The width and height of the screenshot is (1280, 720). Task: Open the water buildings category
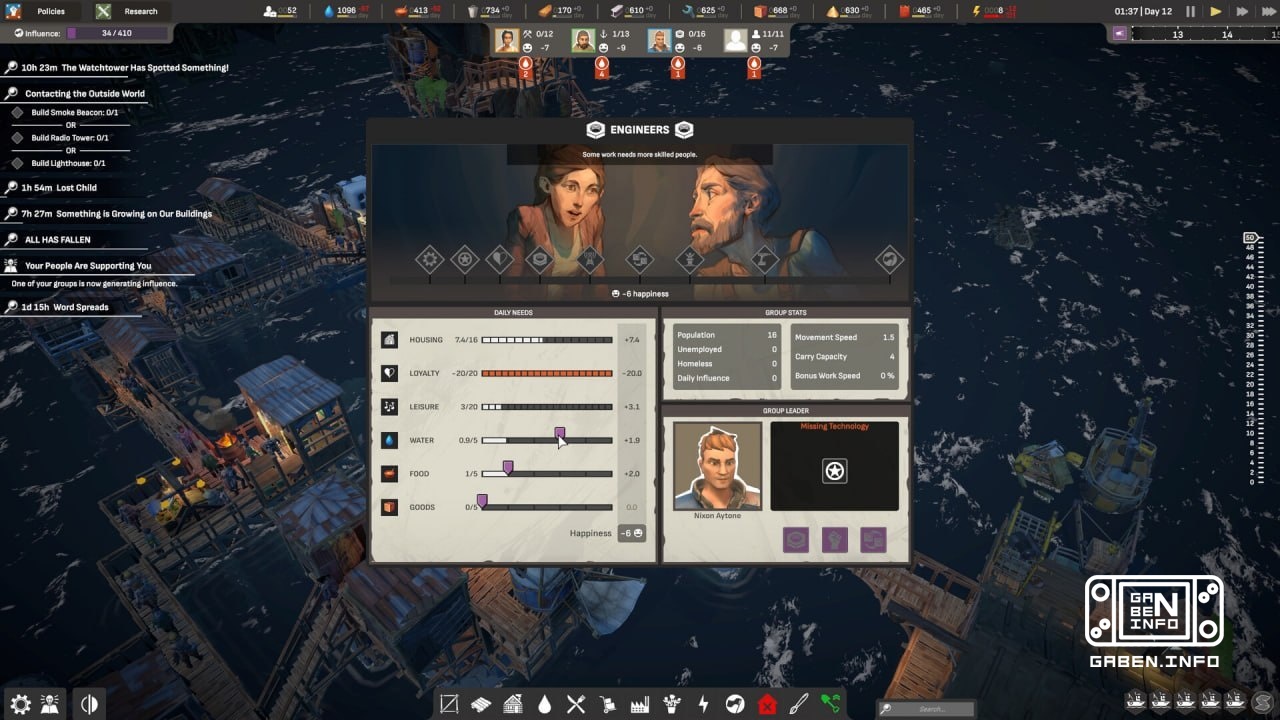[x=545, y=703]
